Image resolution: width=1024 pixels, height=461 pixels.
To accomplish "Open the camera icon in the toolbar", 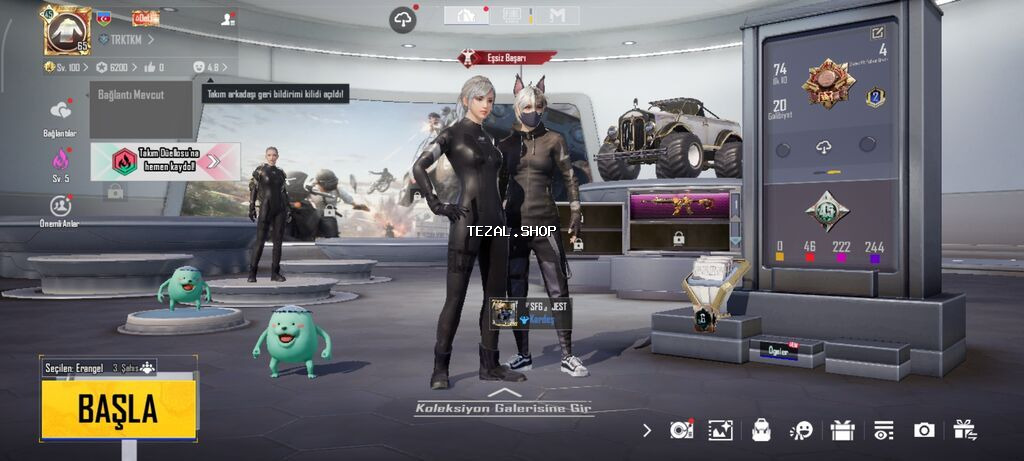I will coord(924,430).
